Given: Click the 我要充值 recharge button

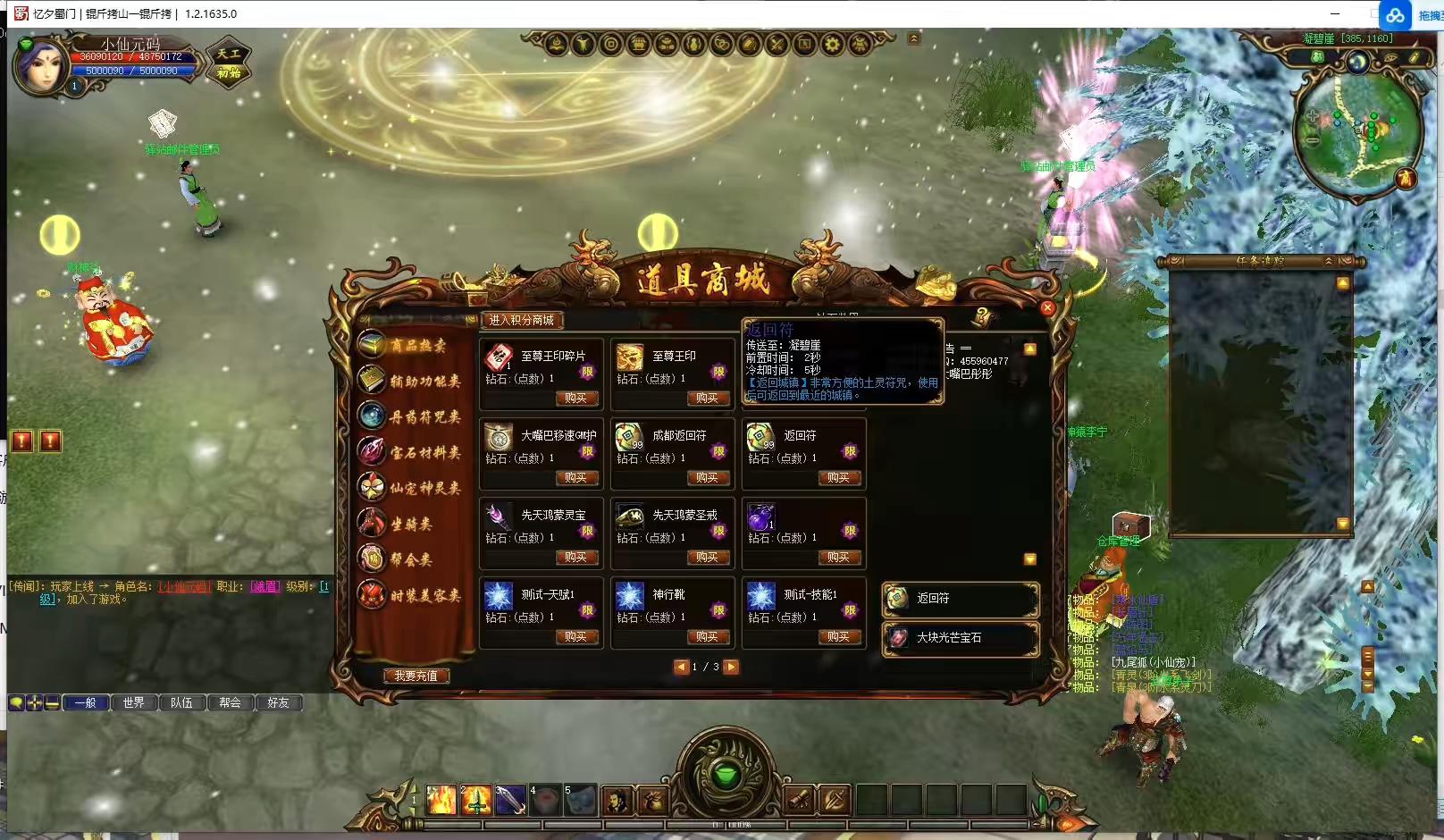Looking at the screenshot, I should tap(416, 676).
